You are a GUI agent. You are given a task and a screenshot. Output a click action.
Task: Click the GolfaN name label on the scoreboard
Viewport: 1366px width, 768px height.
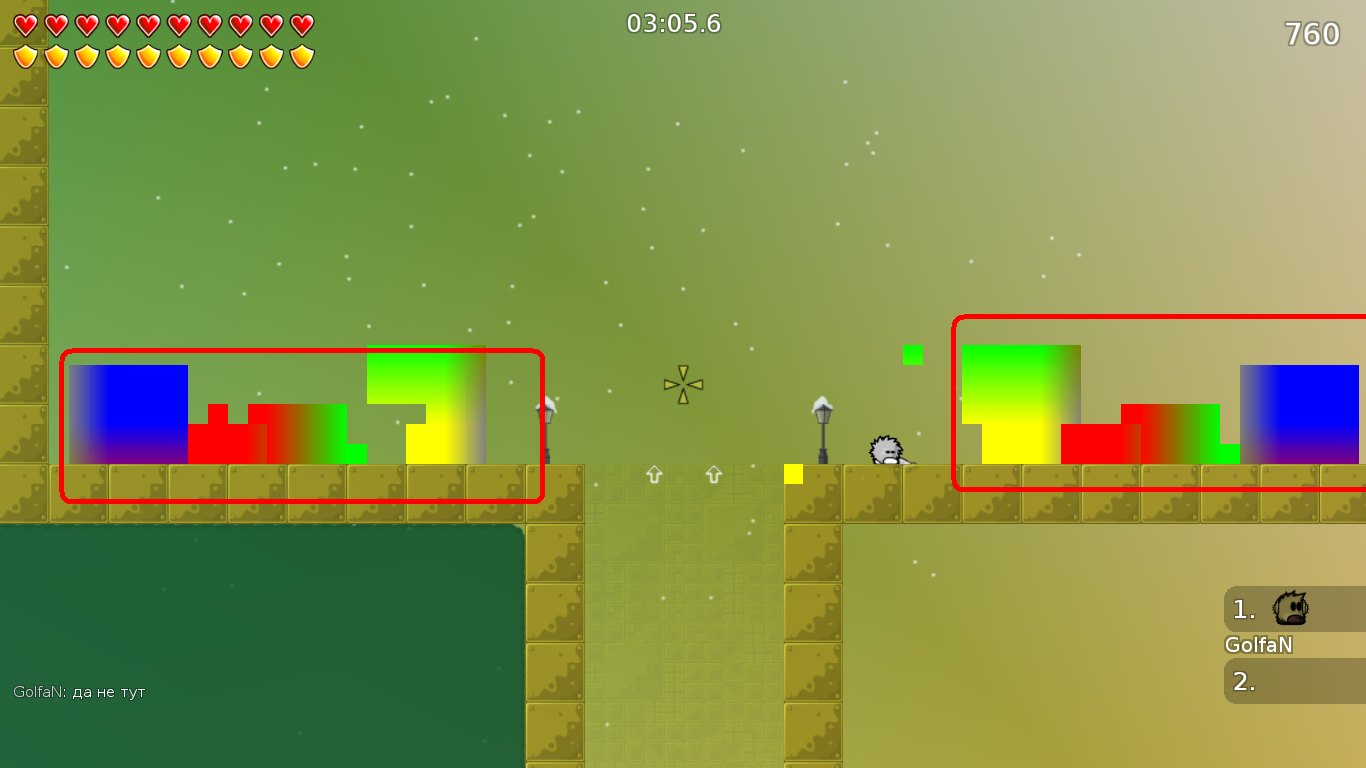point(1256,646)
